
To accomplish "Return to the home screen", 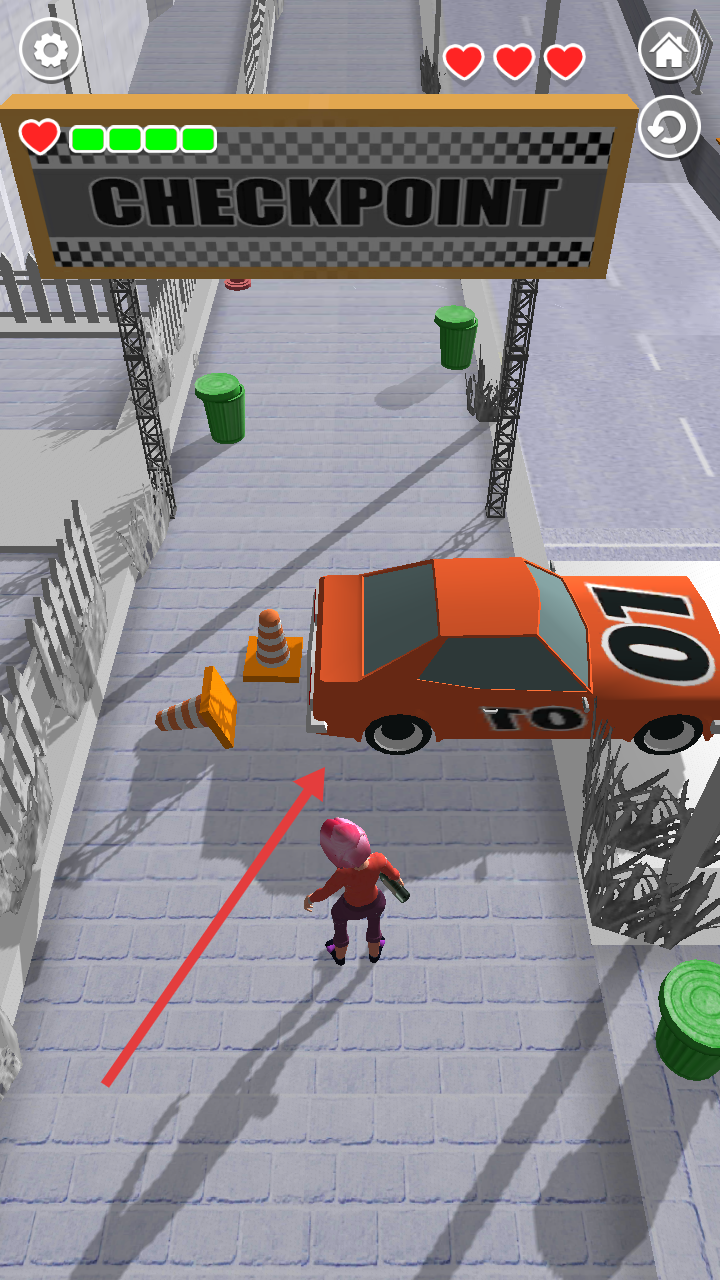I will pyautogui.click(x=669, y=50).
